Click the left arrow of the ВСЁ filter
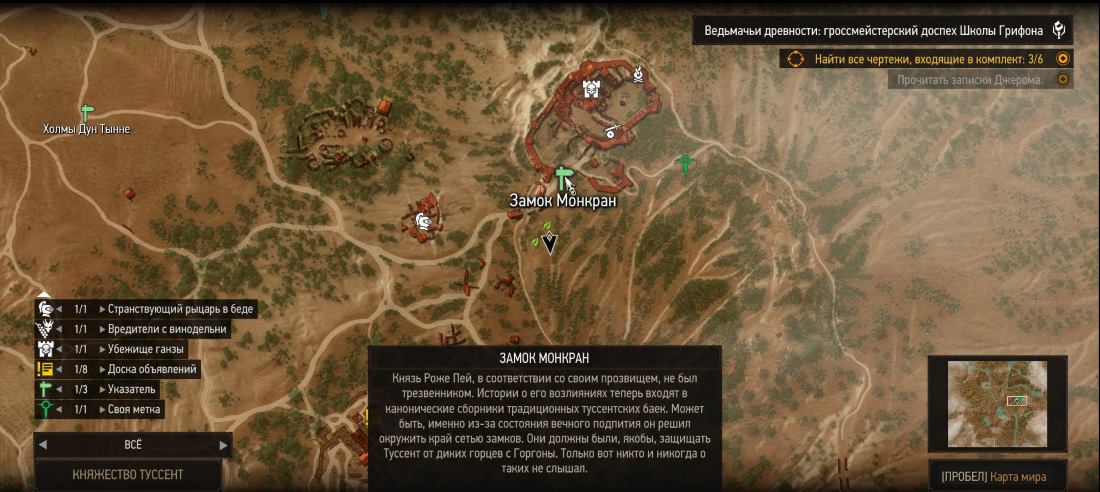1100x492 pixels. 44,444
